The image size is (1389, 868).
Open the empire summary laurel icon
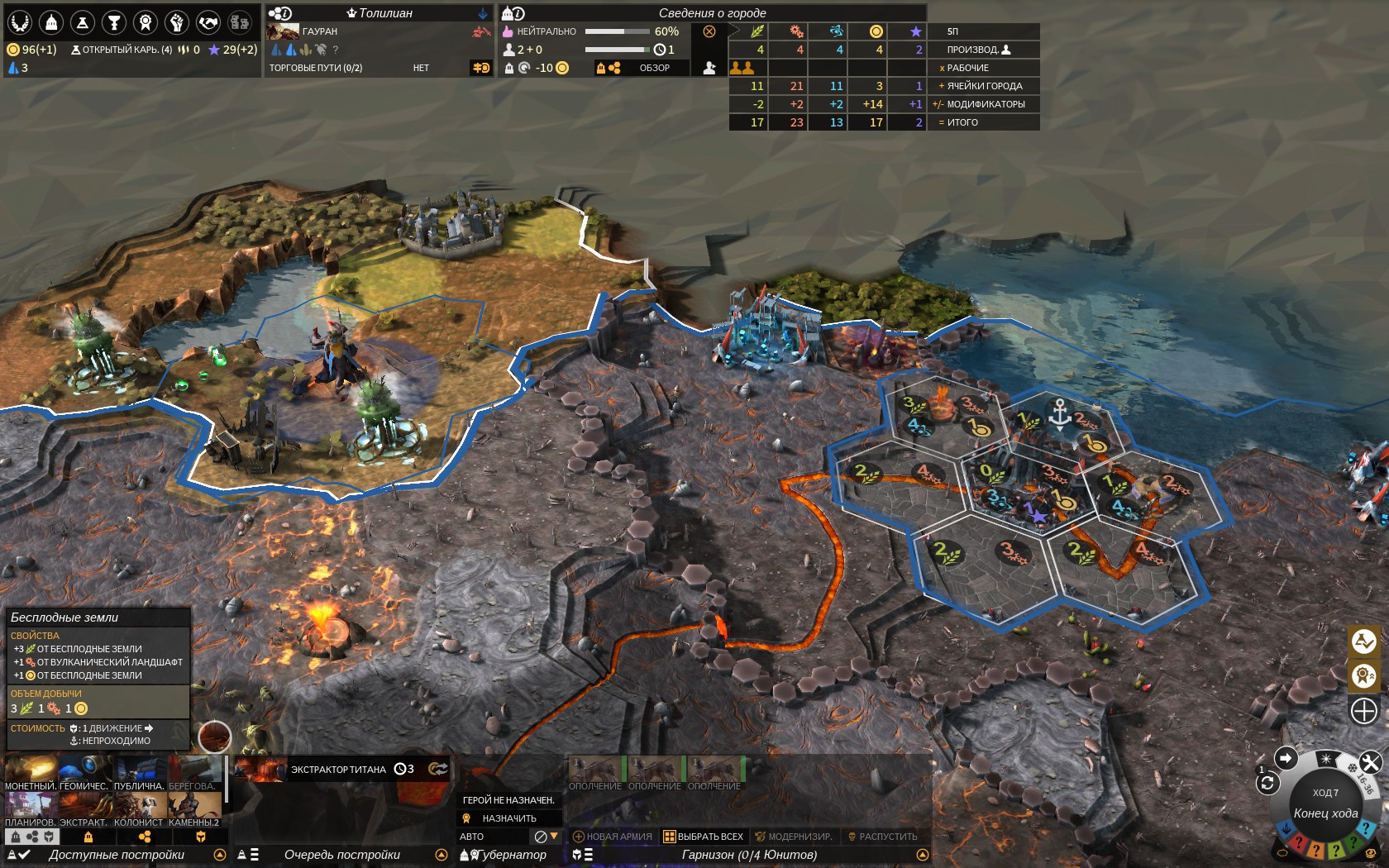(x=20, y=22)
